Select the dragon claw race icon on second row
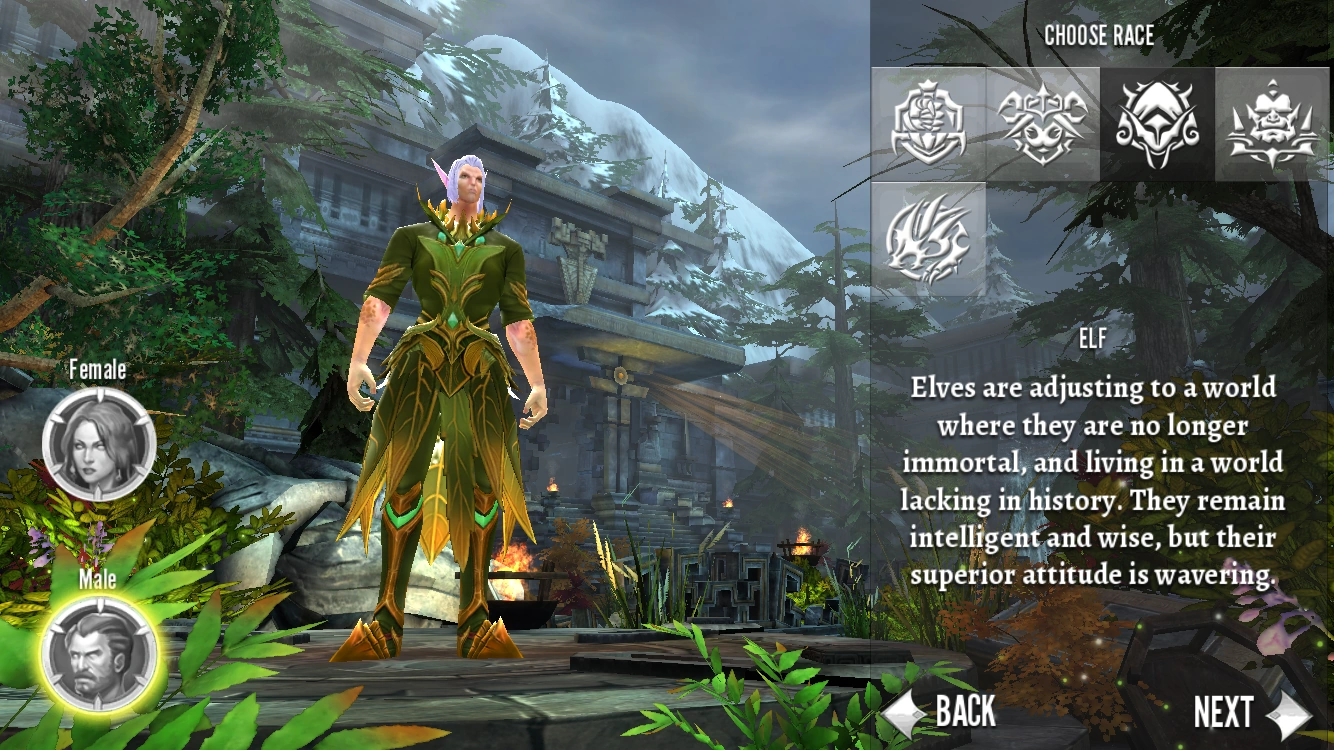The width and height of the screenshot is (1334, 750). tap(928, 237)
